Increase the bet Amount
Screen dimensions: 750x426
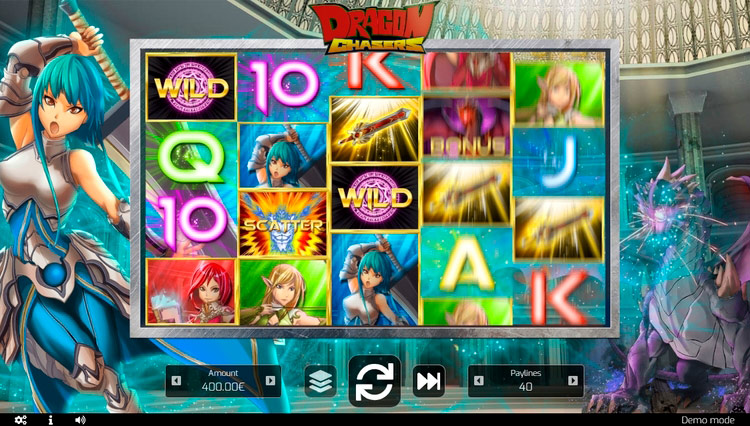point(273,381)
